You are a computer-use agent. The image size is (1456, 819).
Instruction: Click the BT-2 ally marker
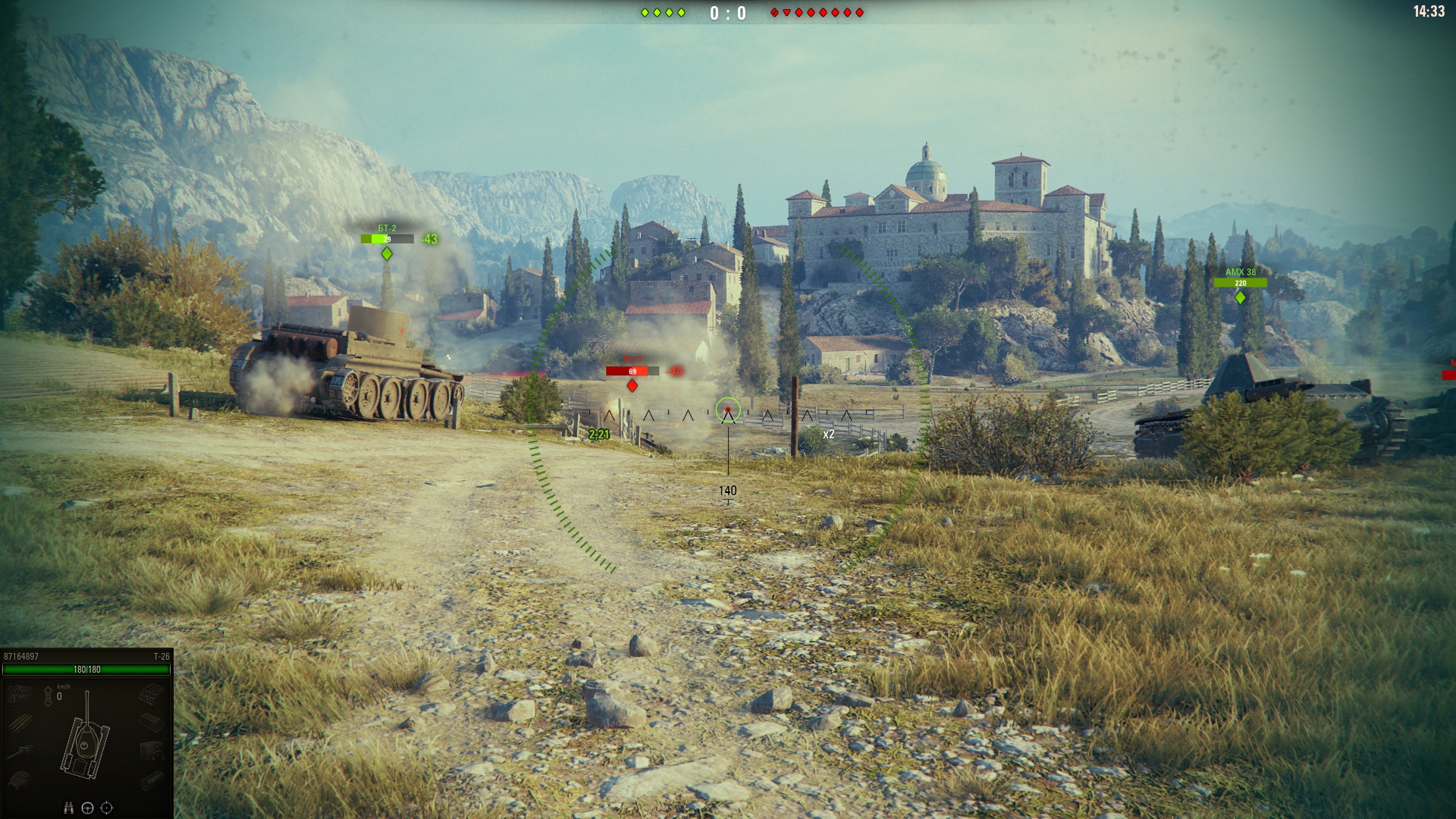387,253
